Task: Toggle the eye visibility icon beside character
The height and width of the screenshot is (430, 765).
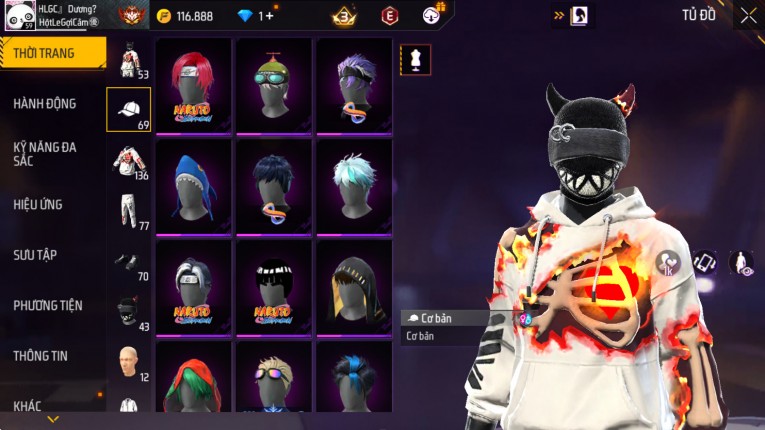Action: click(741, 263)
